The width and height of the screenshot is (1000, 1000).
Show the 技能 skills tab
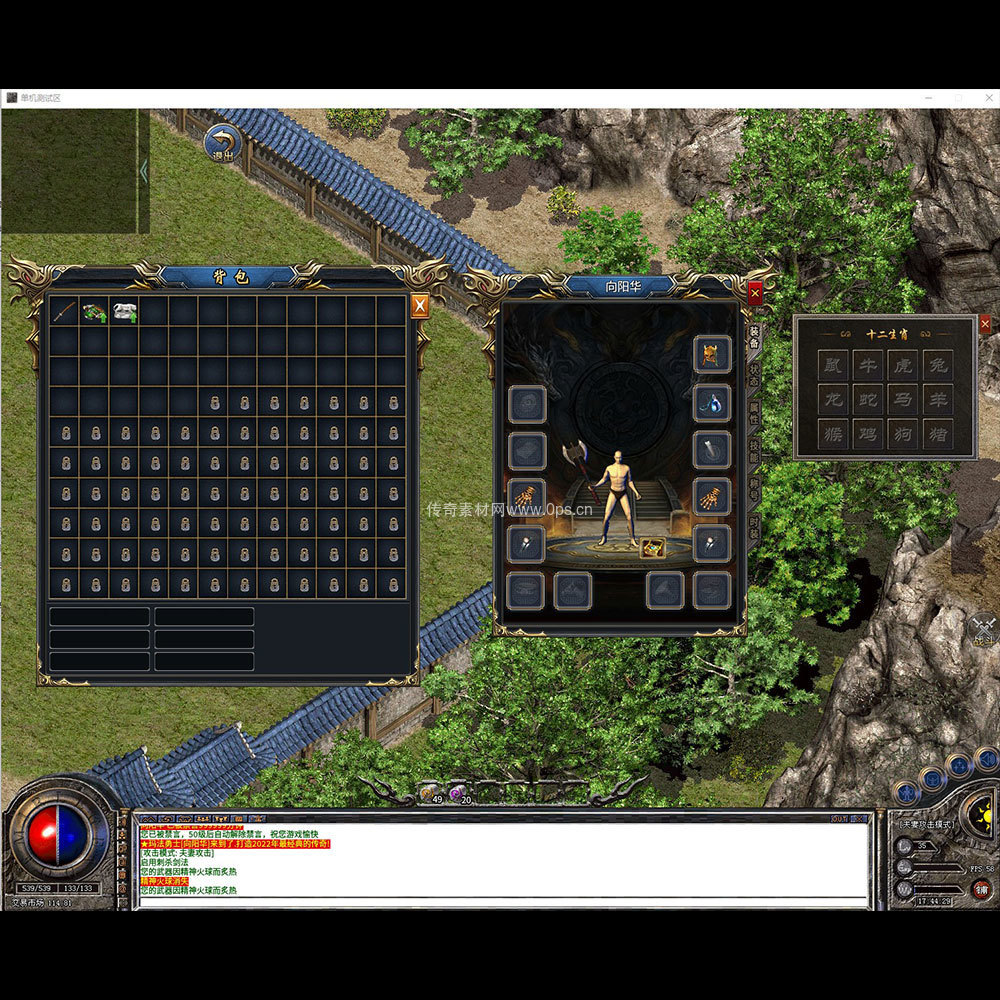755,452
